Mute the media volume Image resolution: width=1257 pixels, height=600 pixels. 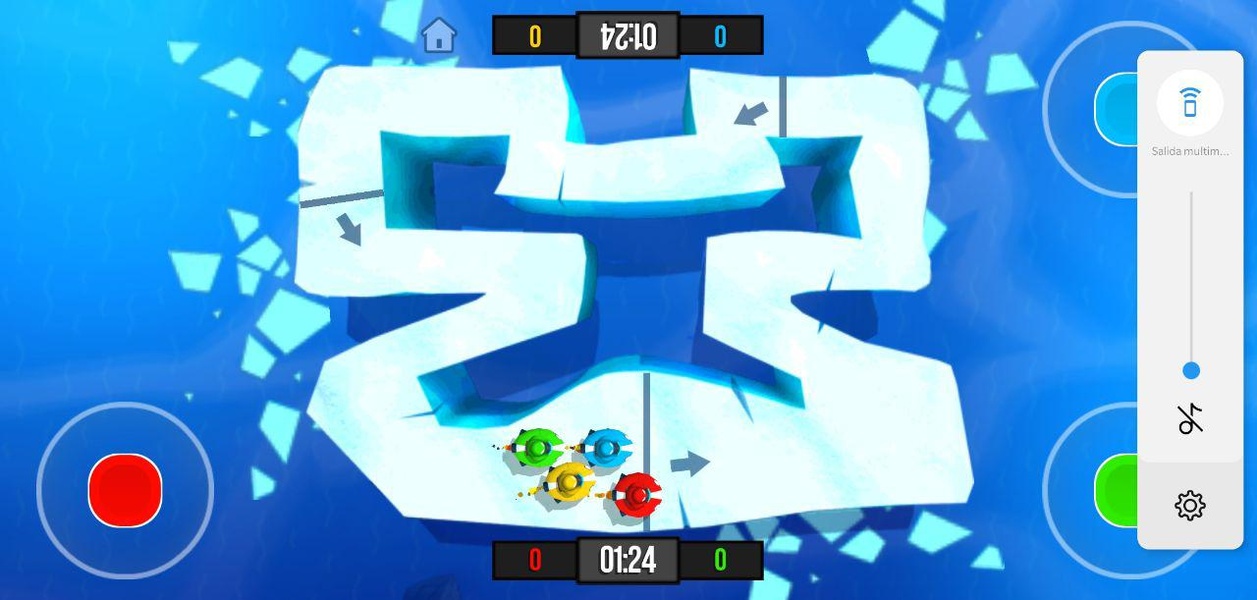[1190, 420]
